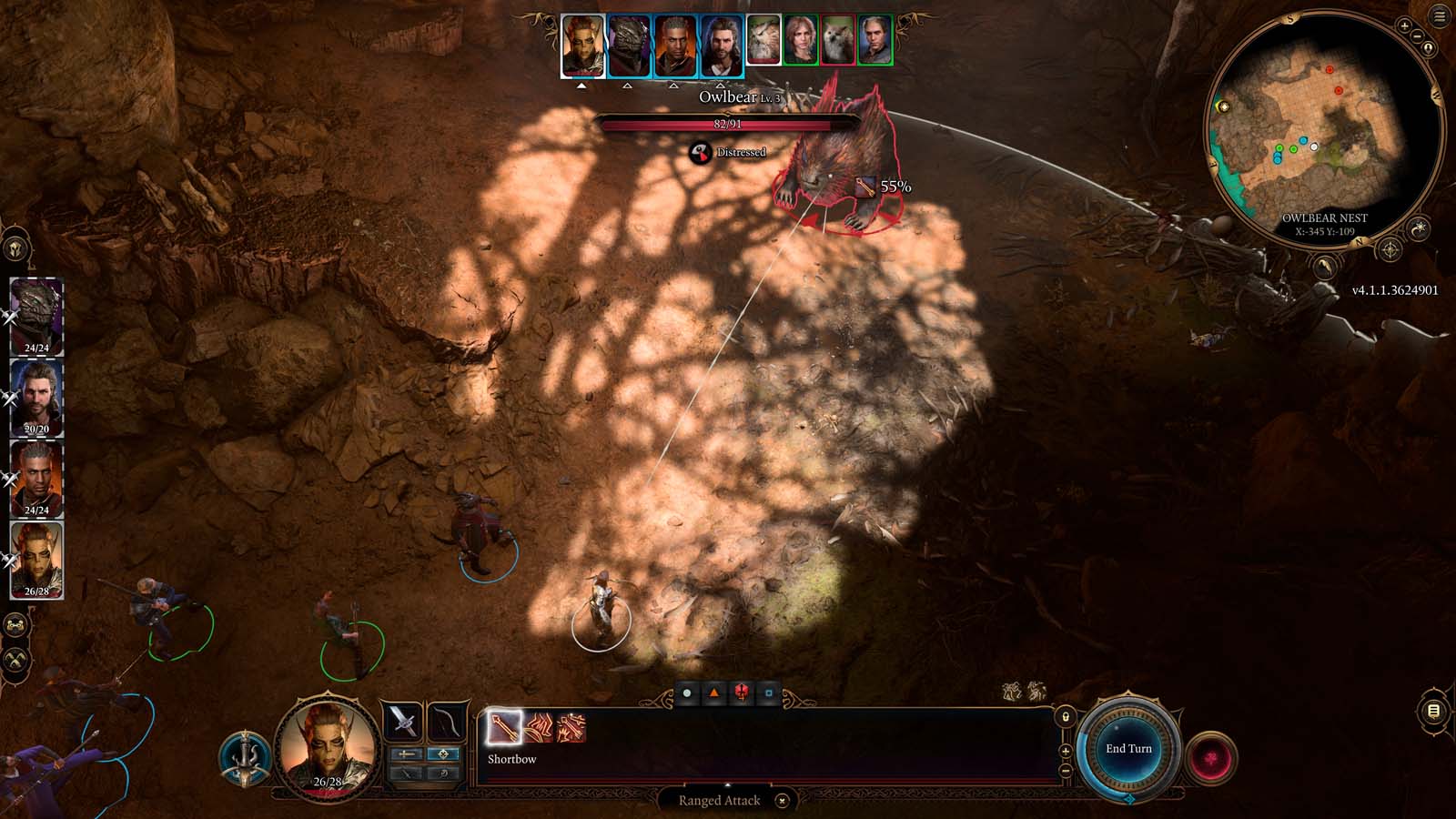Click the minimap zoom-in control

coord(1404,25)
